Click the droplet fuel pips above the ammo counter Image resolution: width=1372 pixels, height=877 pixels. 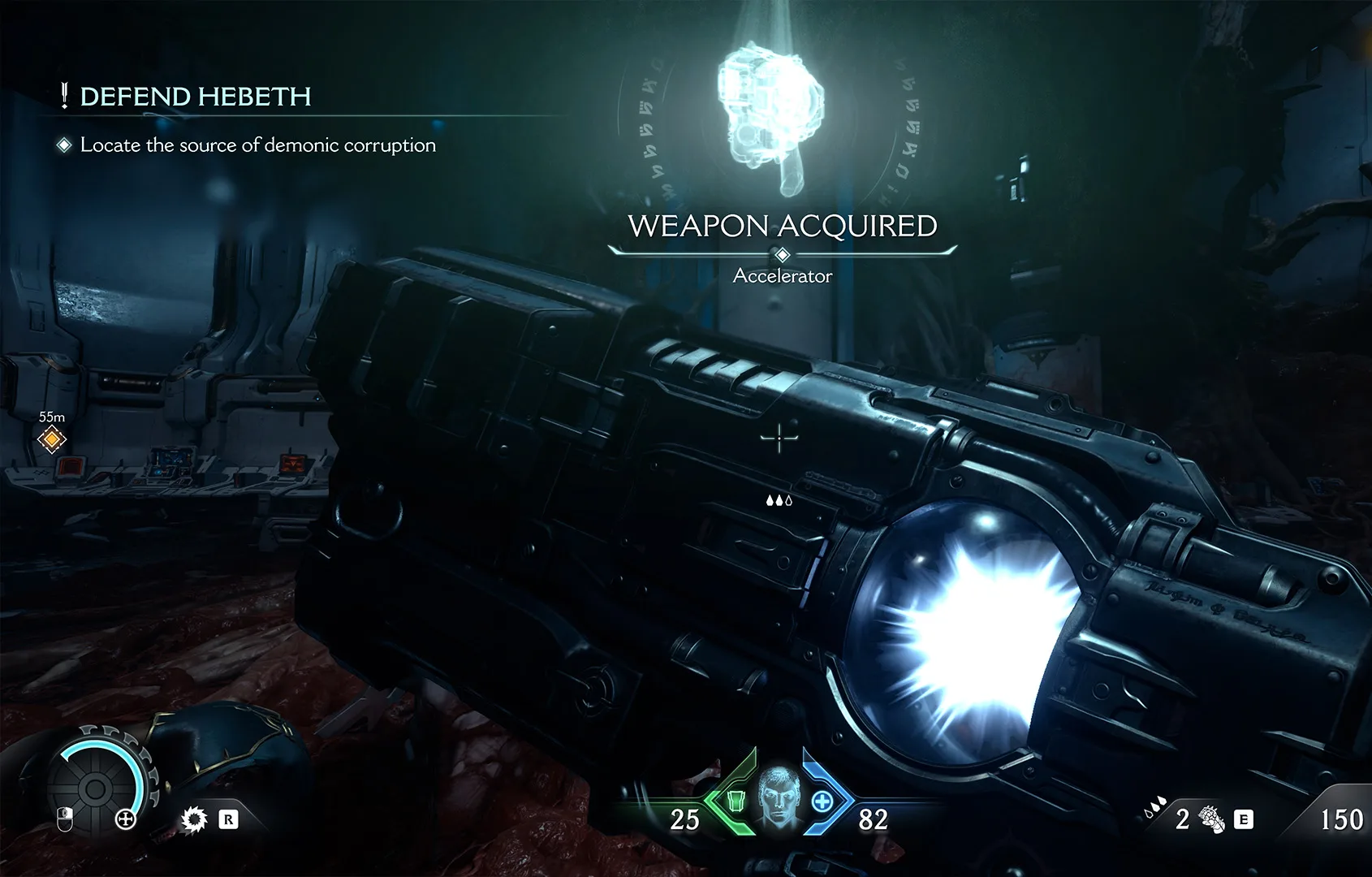(x=1154, y=806)
